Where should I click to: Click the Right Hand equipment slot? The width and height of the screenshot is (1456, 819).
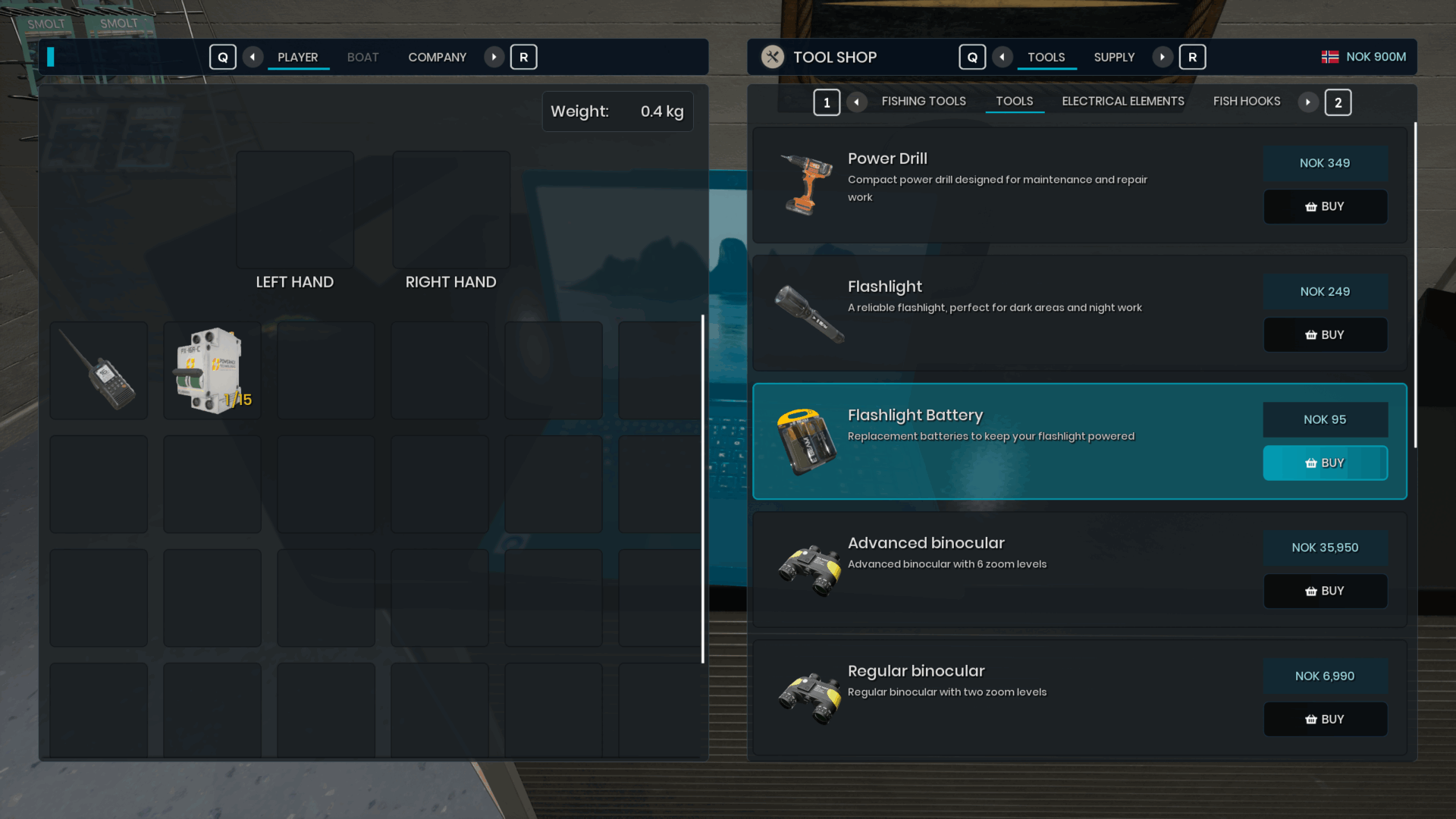click(451, 210)
